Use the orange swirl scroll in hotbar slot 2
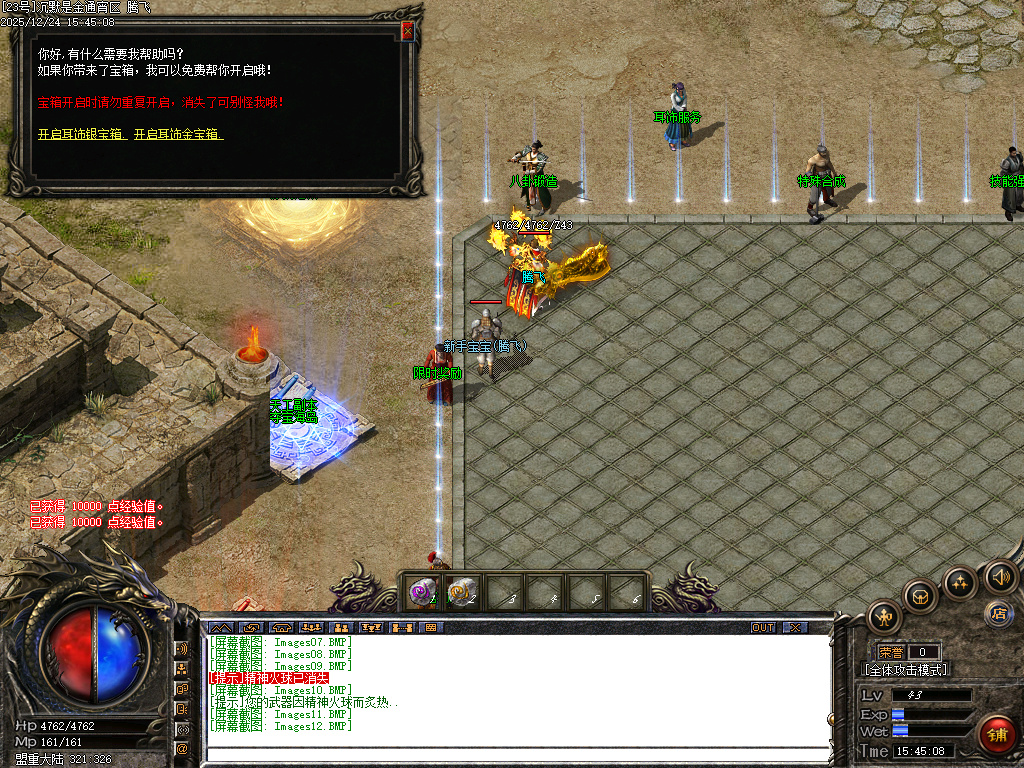 461,593
